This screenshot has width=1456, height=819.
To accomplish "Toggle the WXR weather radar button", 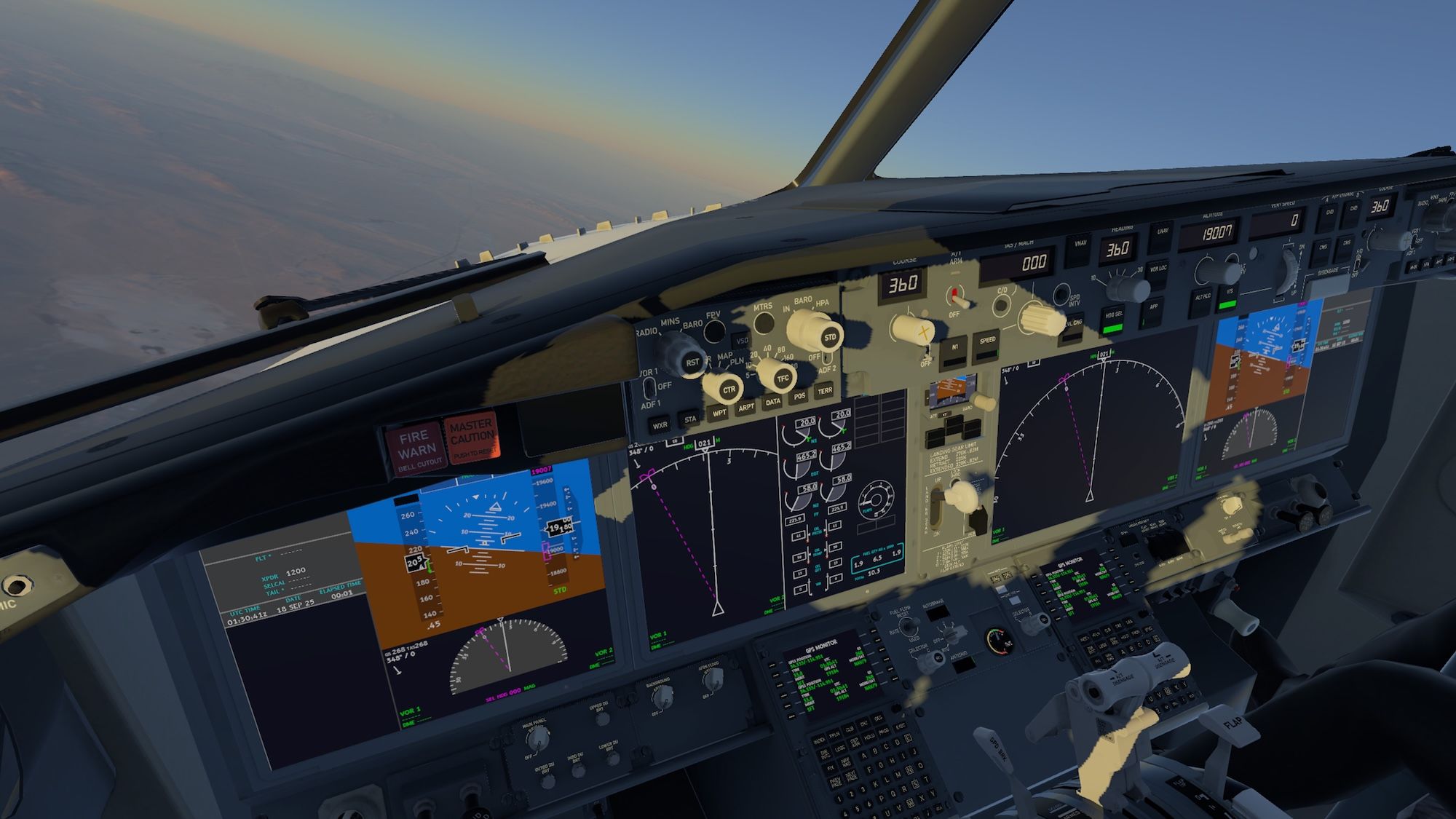I will (660, 426).
